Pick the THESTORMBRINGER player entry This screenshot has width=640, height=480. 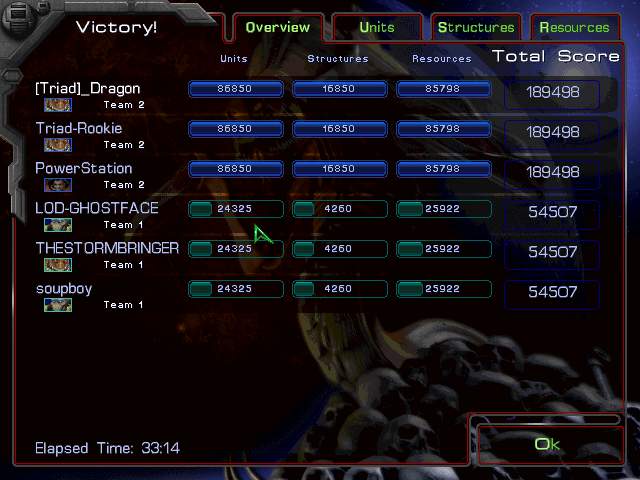pos(107,249)
